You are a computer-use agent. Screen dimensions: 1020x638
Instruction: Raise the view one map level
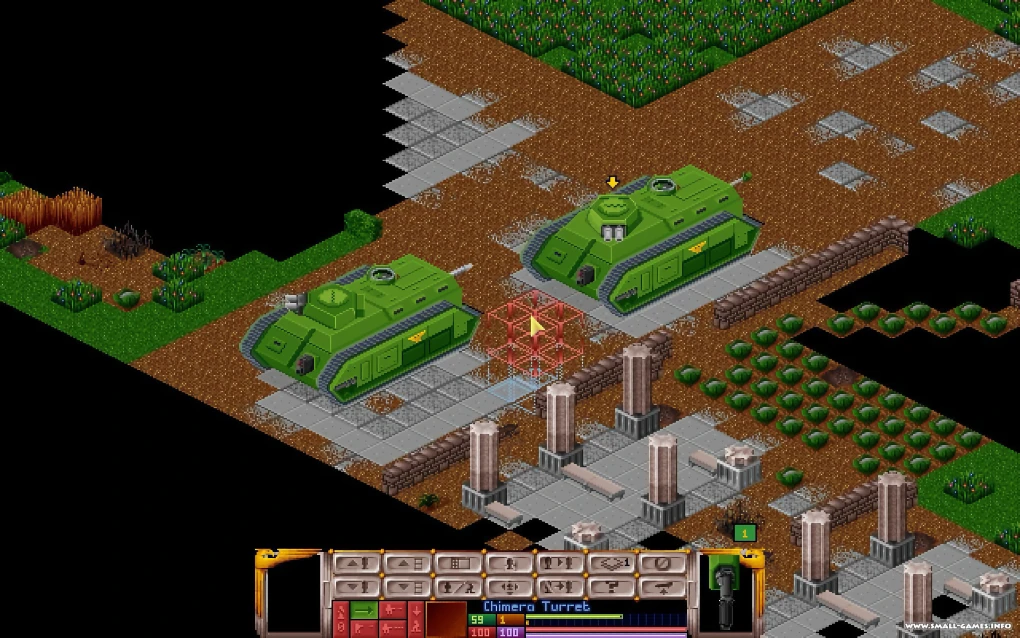pyautogui.click(x=407, y=563)
